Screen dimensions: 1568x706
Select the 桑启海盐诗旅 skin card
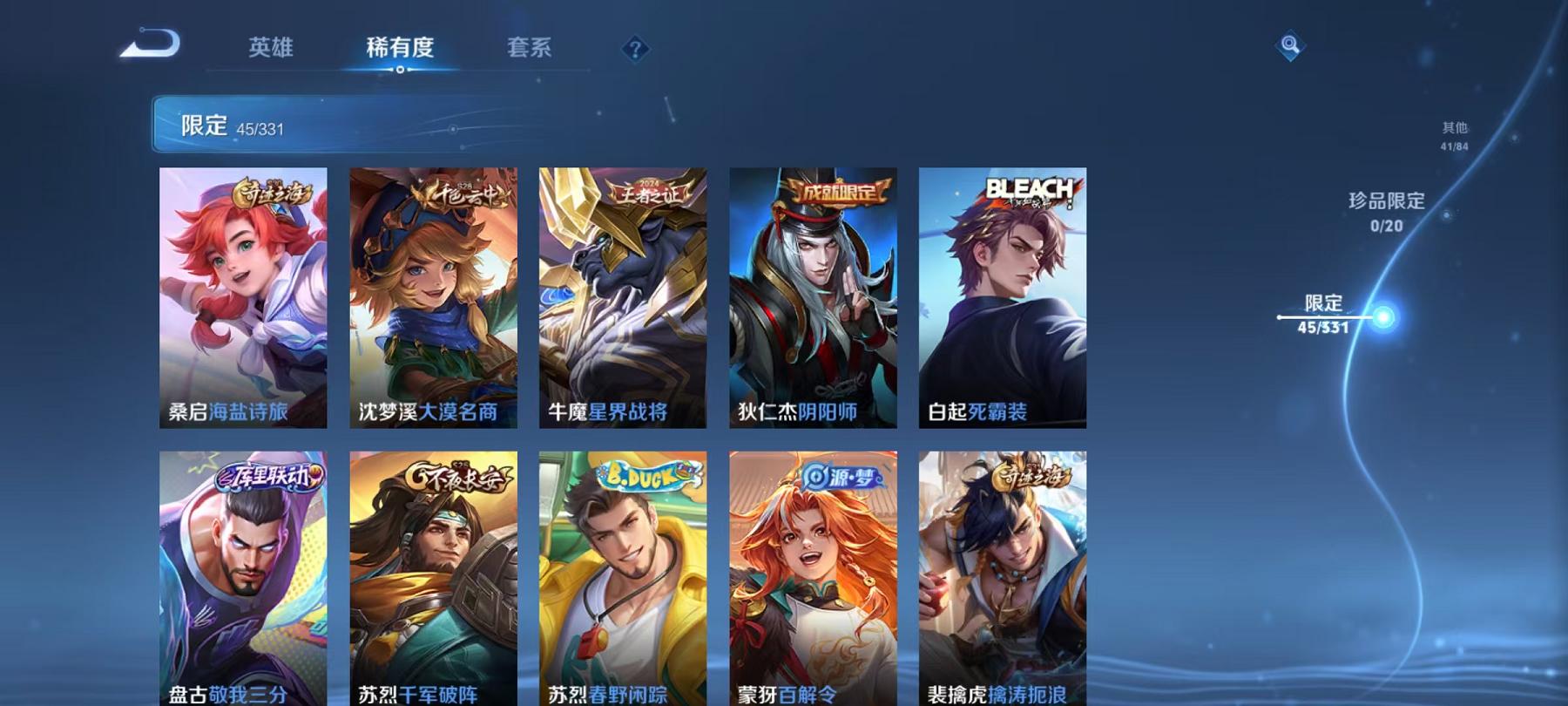(244, 296)
